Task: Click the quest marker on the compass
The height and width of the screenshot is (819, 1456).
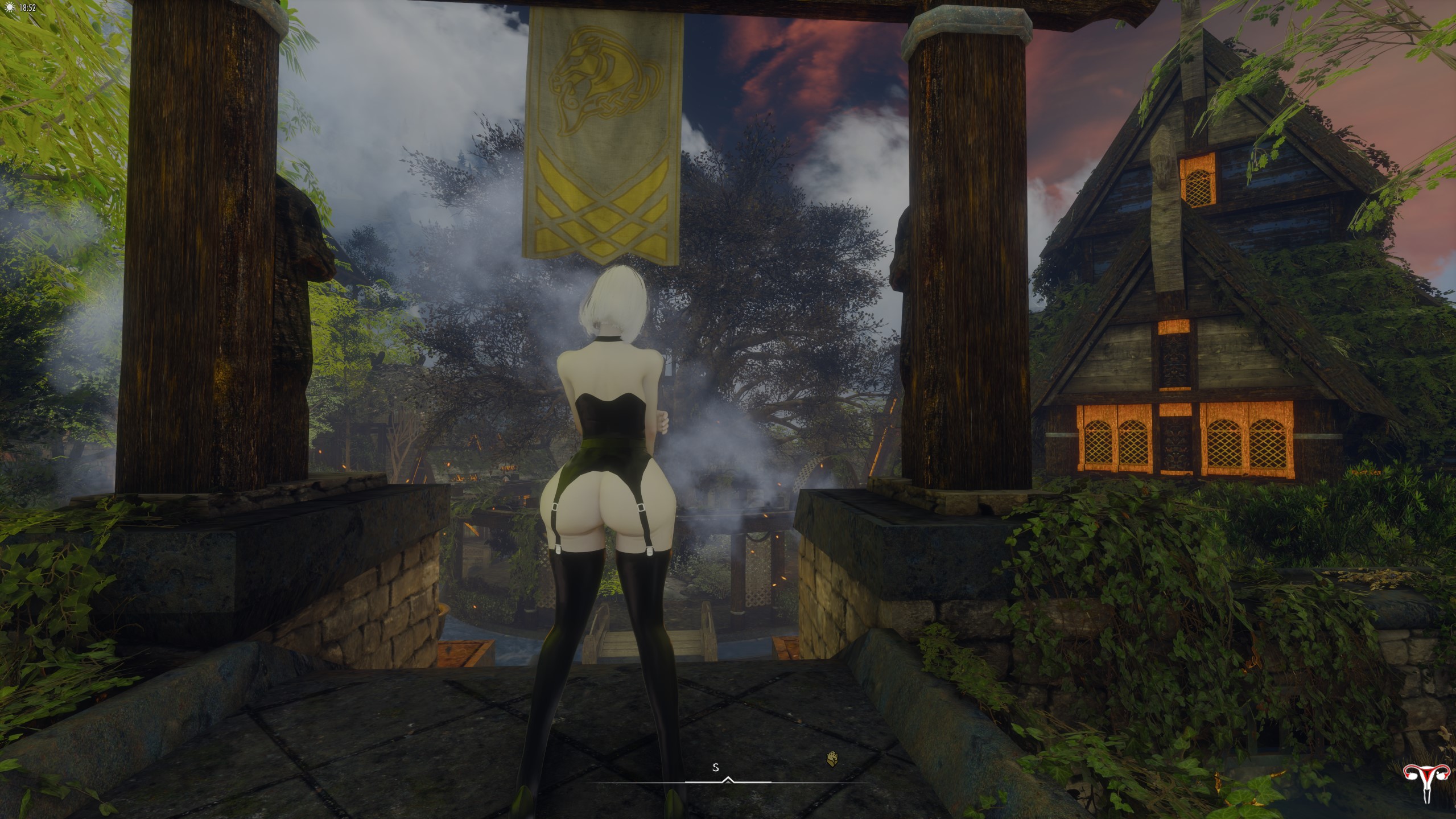Action: [x=832, y=759]
